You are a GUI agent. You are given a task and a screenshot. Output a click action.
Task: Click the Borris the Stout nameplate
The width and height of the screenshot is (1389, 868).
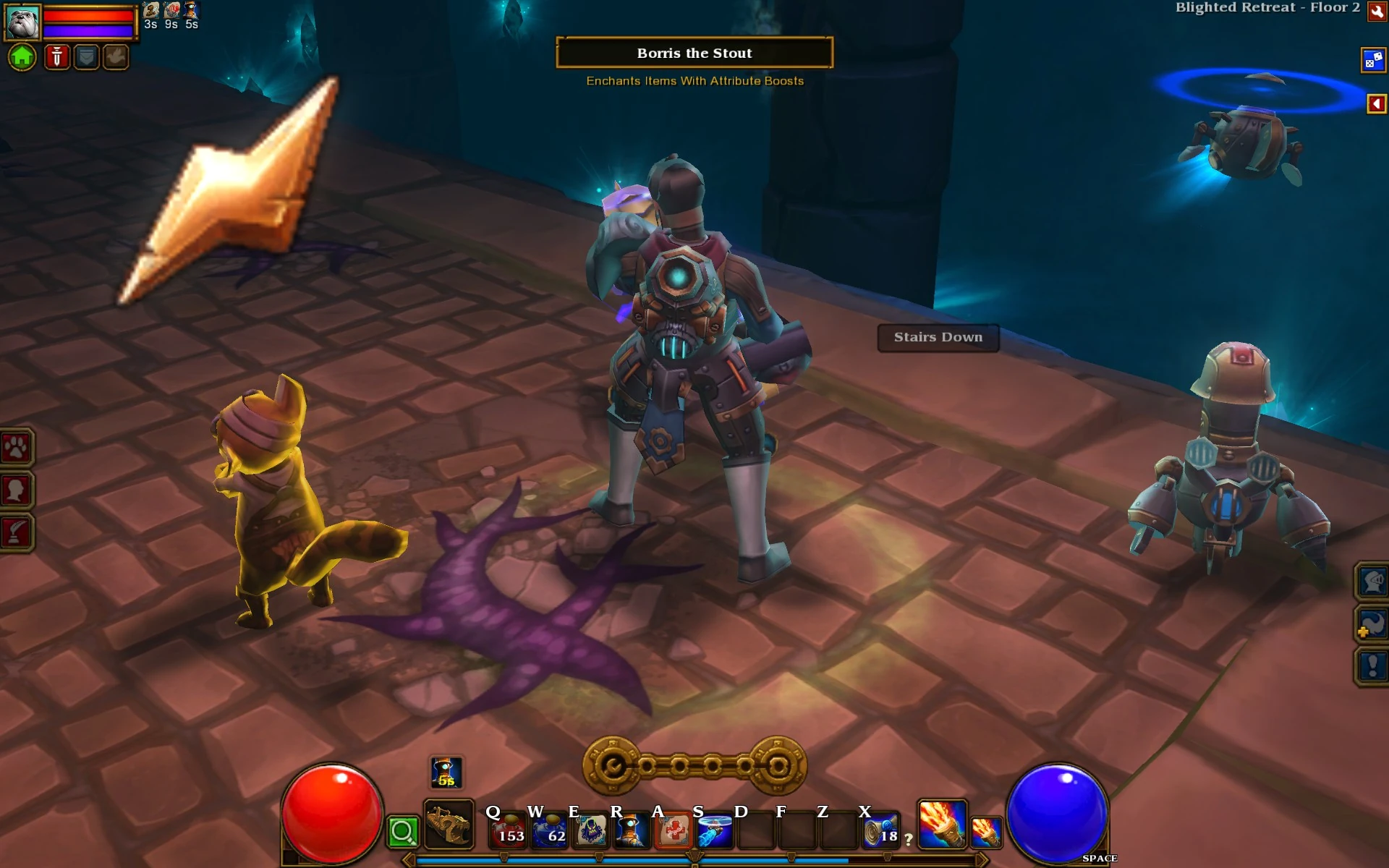(693, 53)
